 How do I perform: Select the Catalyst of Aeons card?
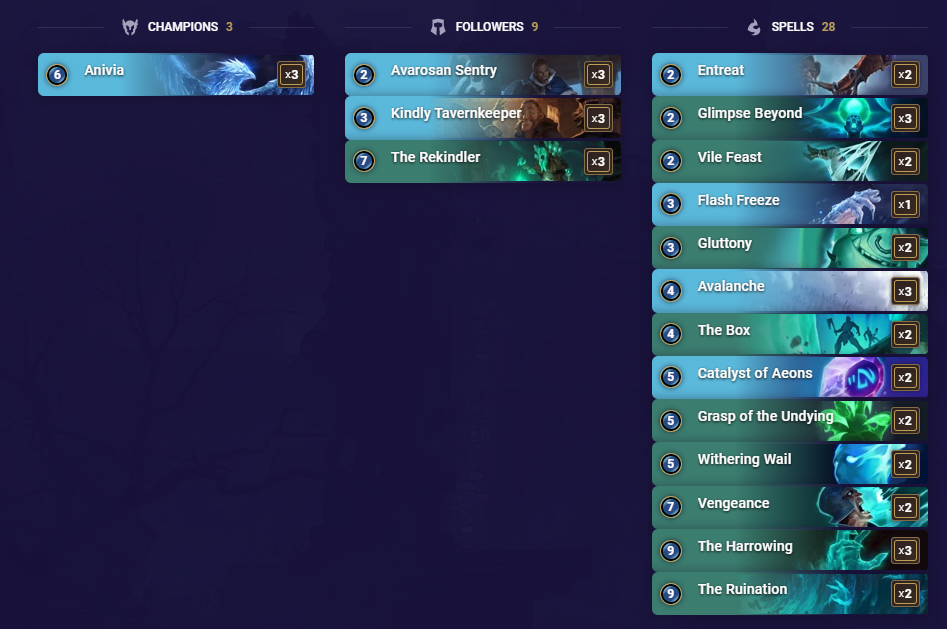coord(789,377)
